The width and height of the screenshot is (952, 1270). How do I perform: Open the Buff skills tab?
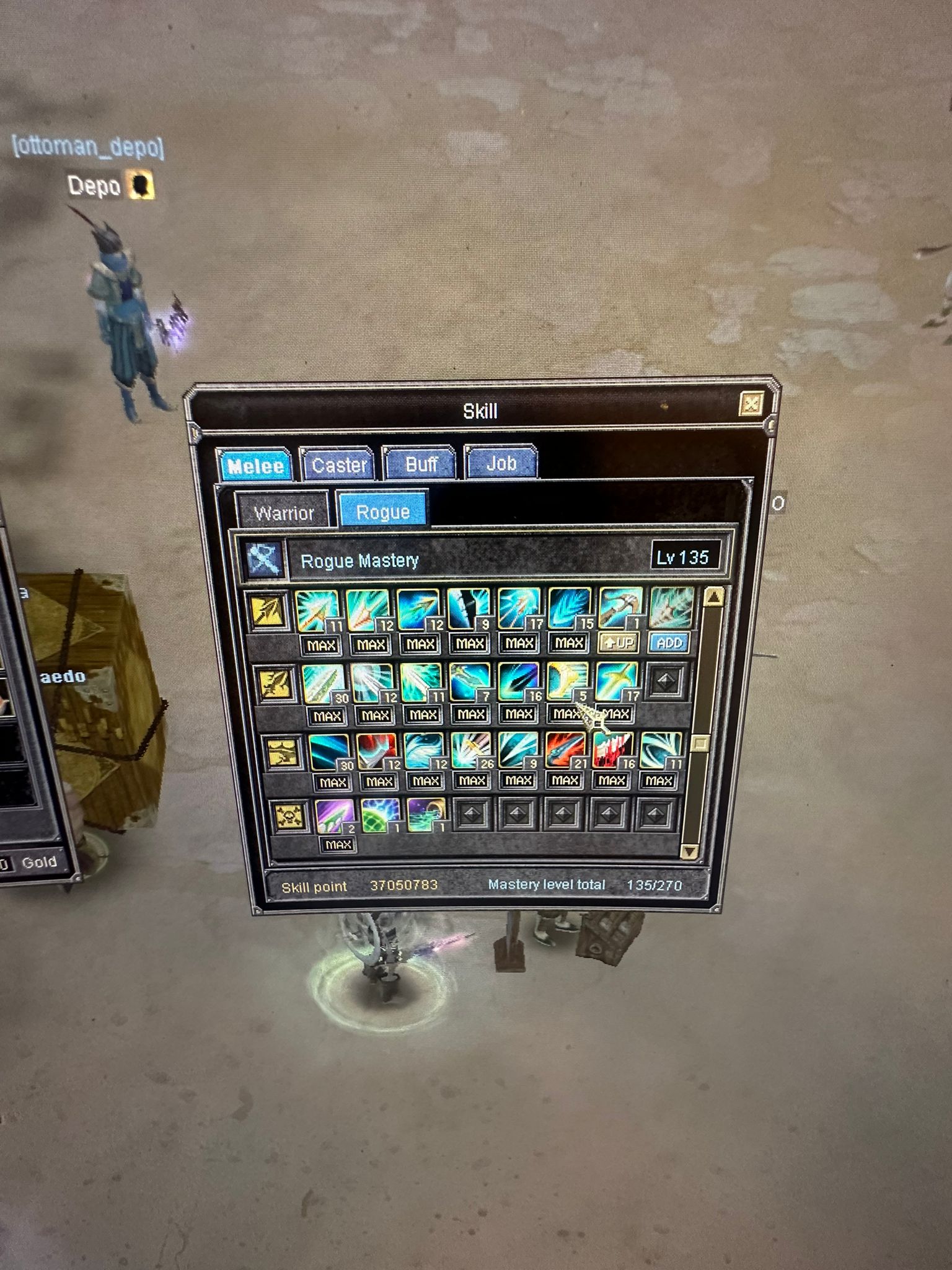(421, 464)
